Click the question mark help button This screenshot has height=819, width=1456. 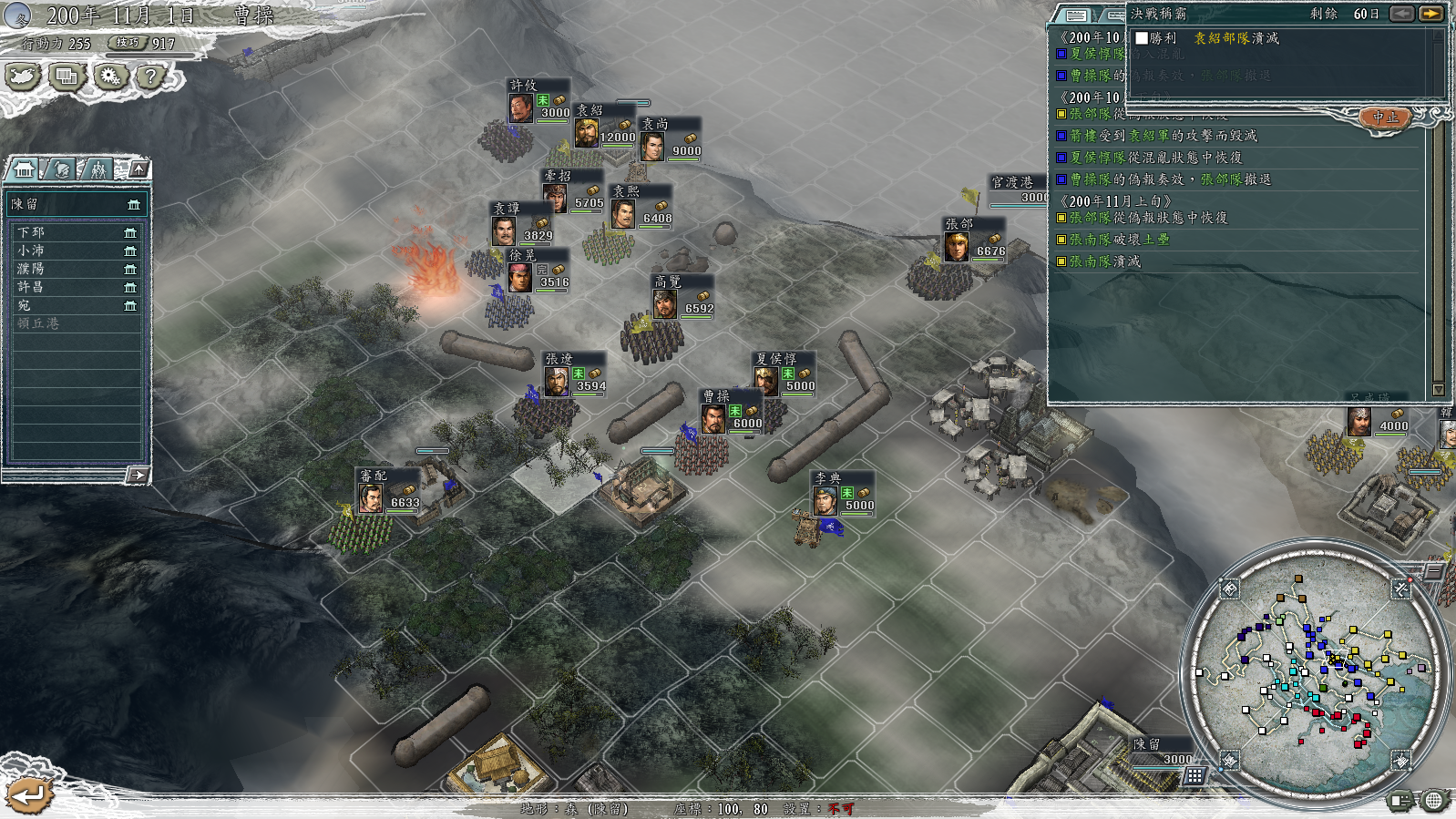point(151,77)
